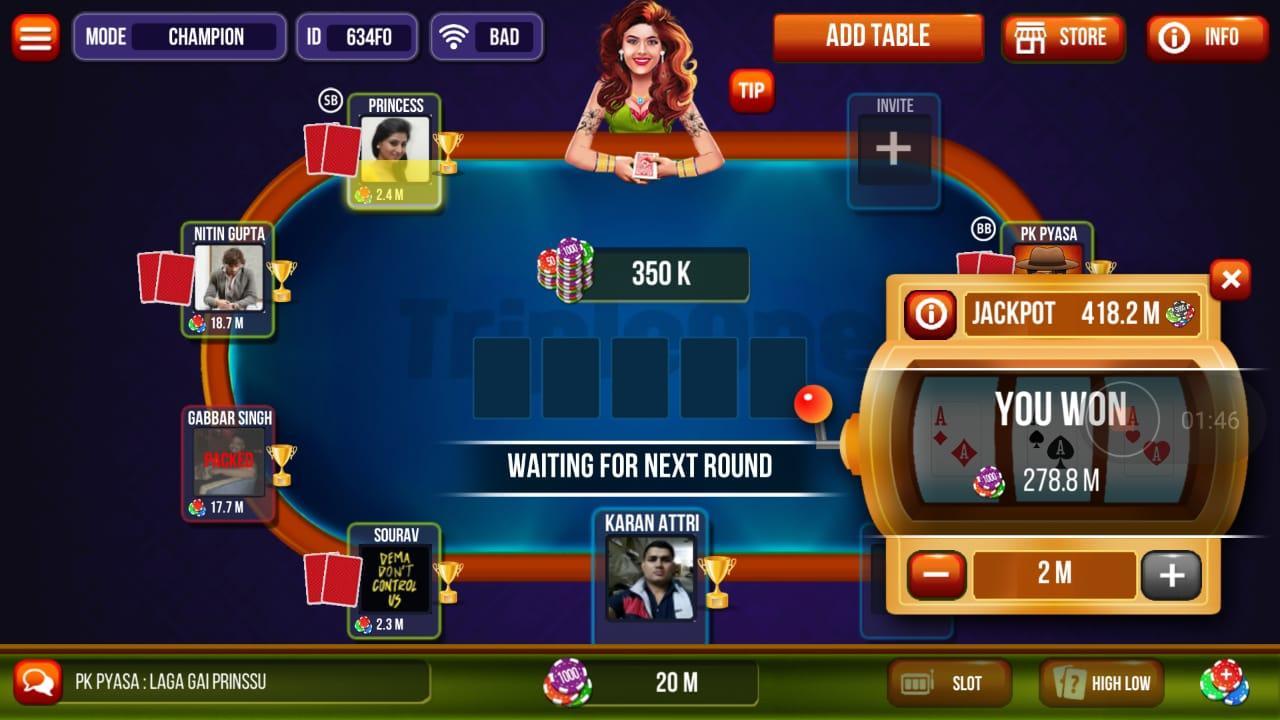Open the chat speech bubble
This screenshot has width=1280, height=720.
tap(38, 682)
